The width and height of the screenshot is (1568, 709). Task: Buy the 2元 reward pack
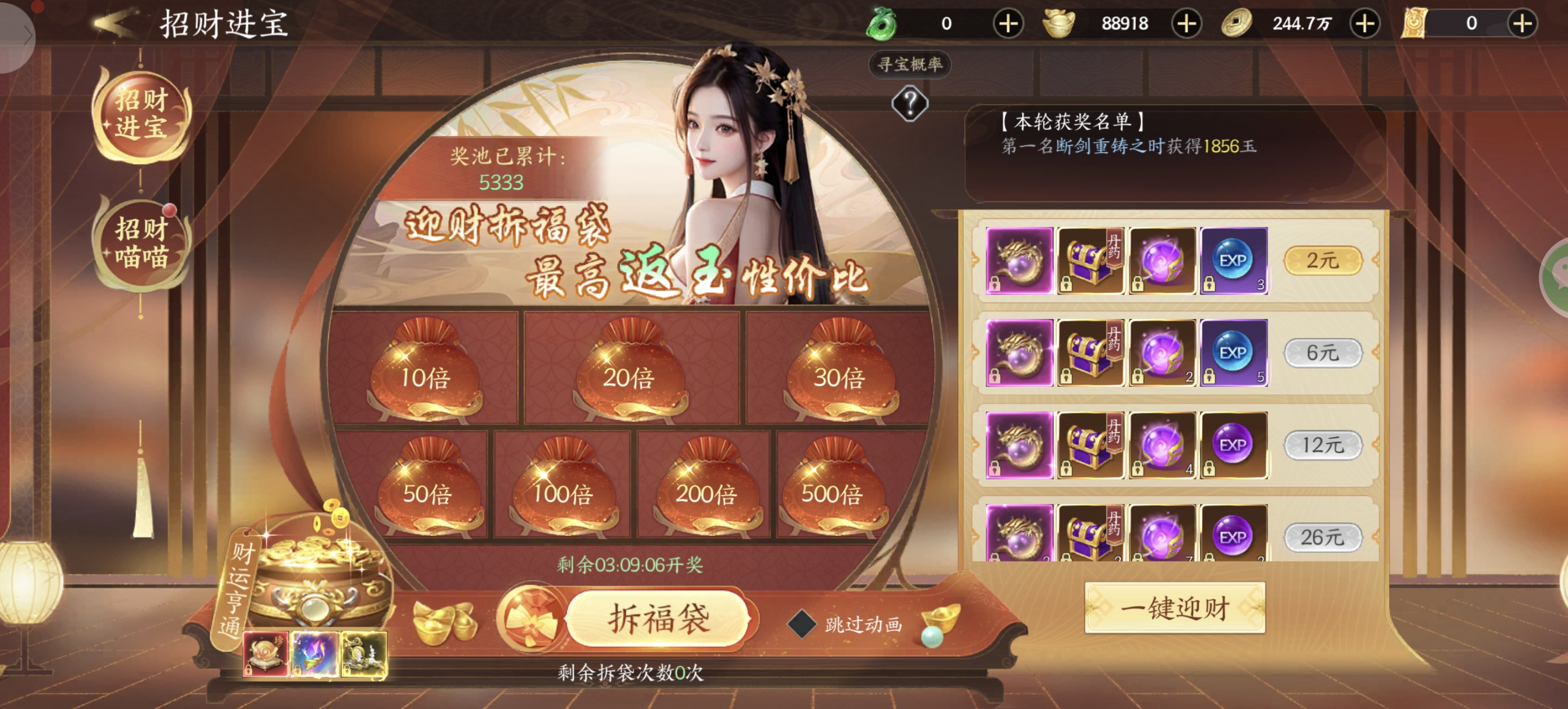(1322, 261)
